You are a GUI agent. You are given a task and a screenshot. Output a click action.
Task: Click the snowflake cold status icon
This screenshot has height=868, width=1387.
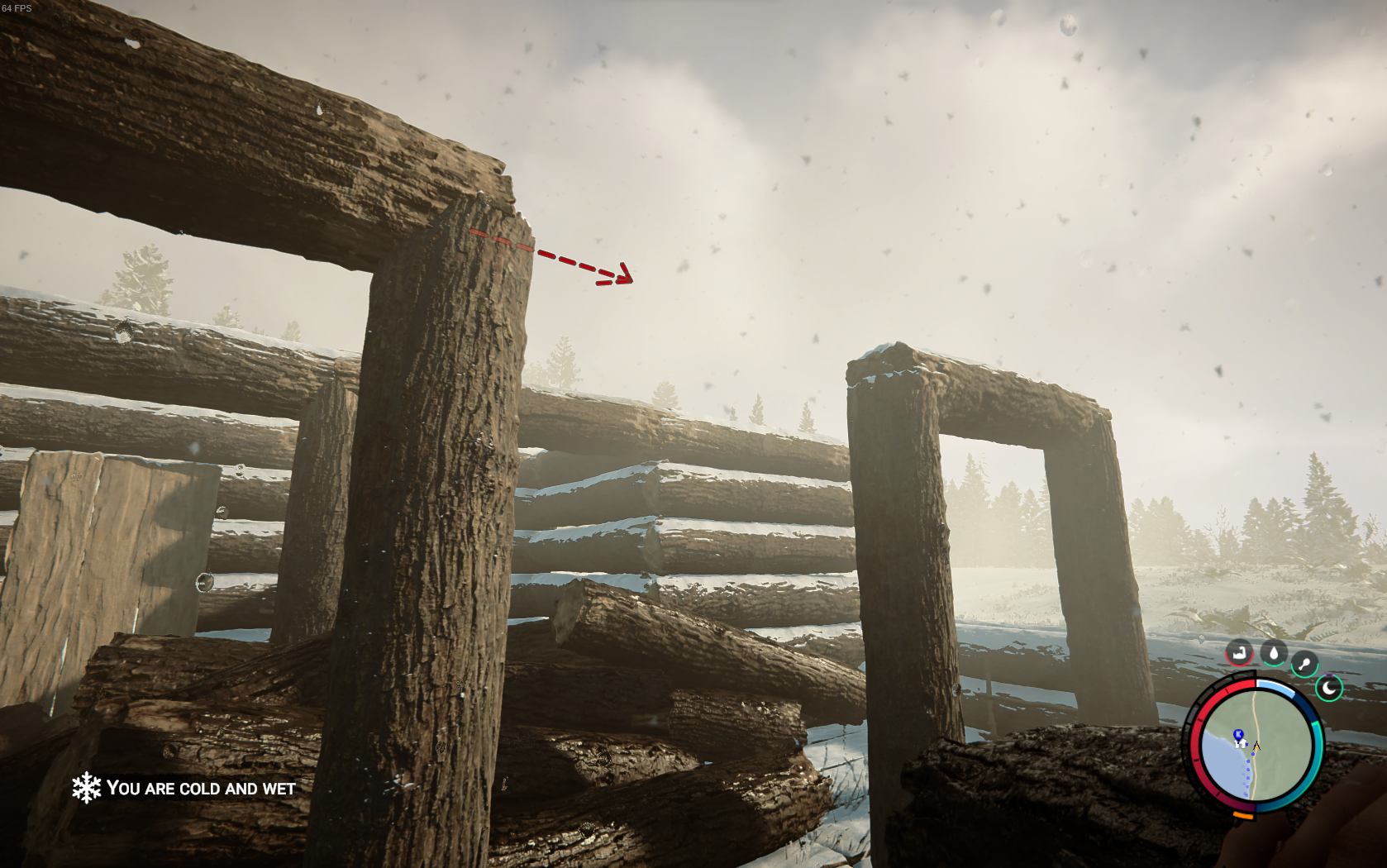(x=88, y=788)
